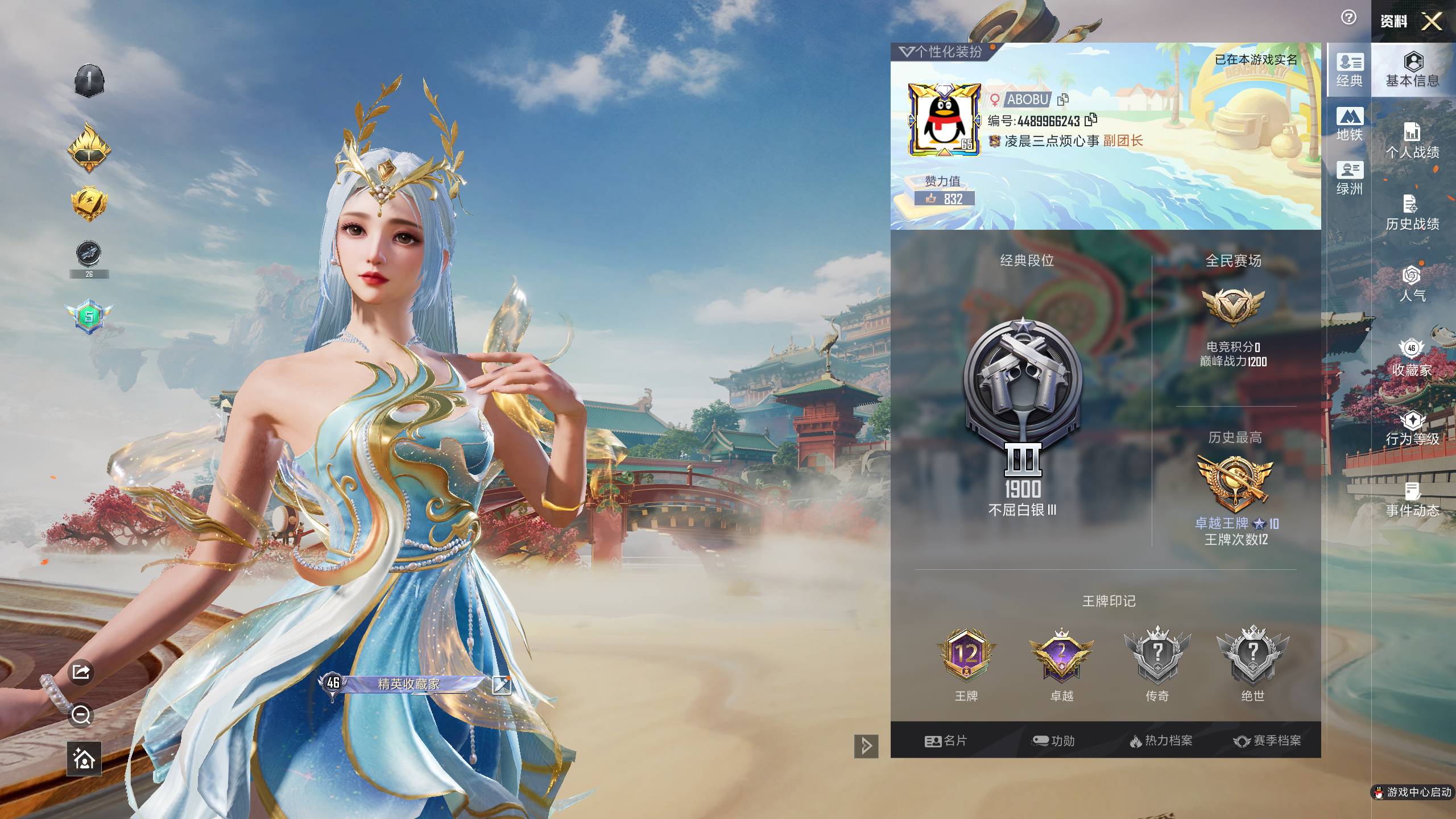Collapse the profile panel with arrow button

[866, 746]
